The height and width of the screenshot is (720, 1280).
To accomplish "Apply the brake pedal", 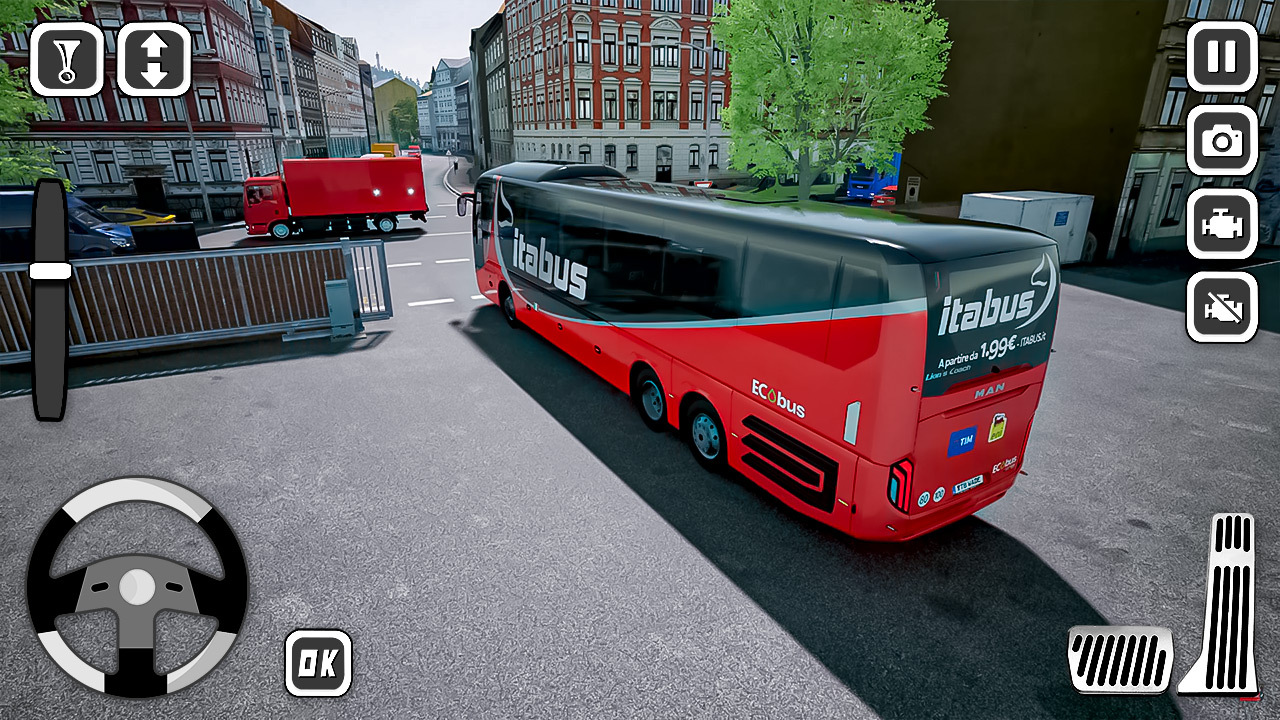I will [1120, 659].
